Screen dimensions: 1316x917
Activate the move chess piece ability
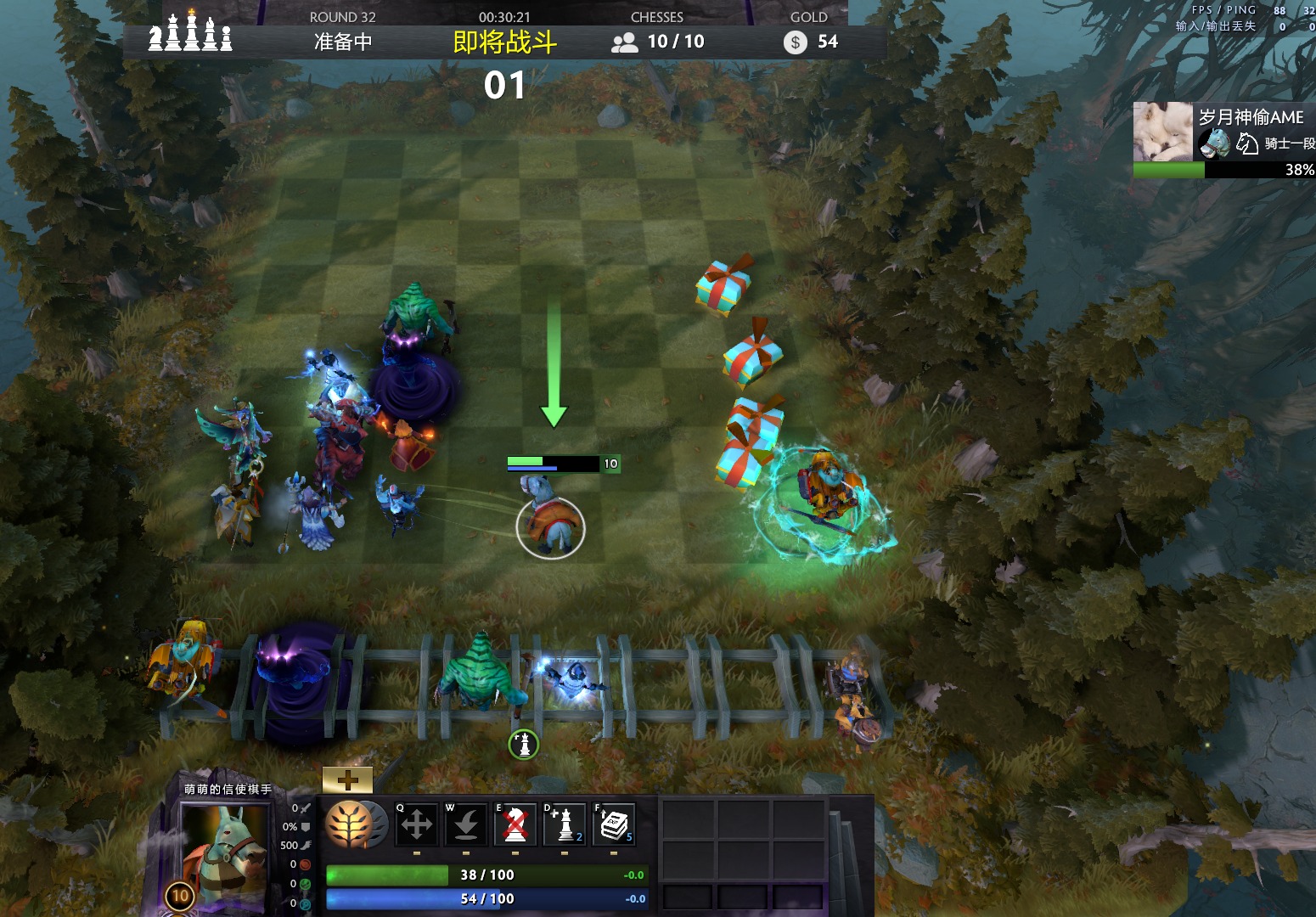[x=416, y=824]
